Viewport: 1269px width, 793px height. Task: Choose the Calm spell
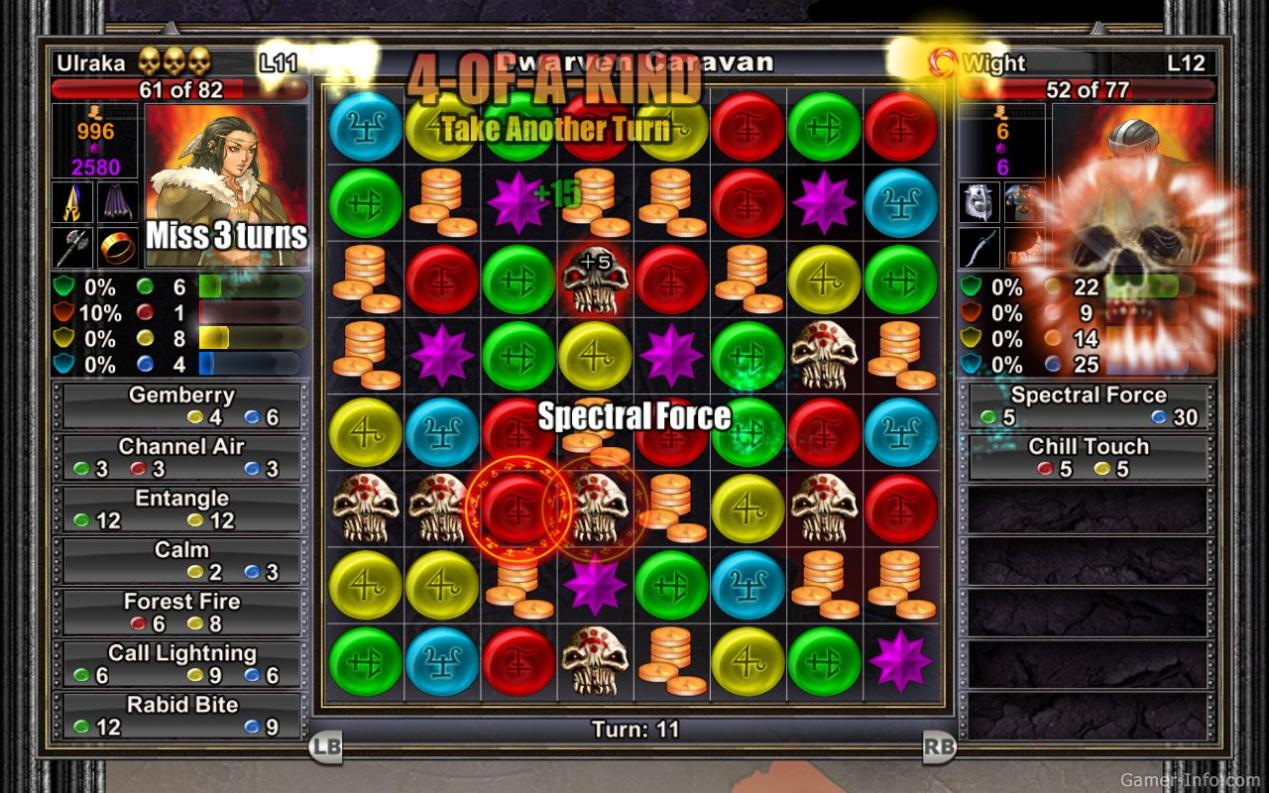[181, 560]
